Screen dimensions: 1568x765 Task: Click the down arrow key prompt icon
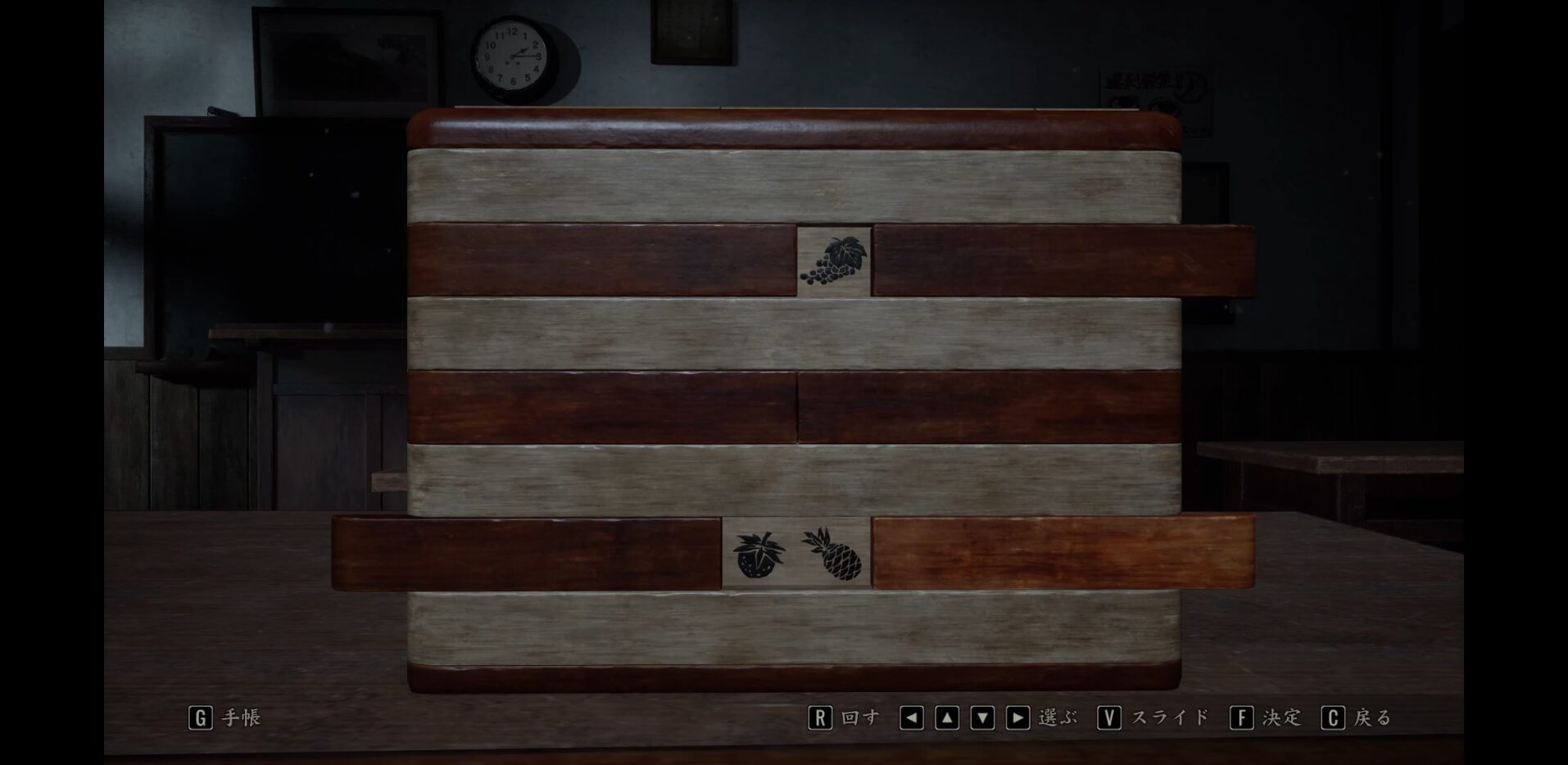[x=985, y=718]
